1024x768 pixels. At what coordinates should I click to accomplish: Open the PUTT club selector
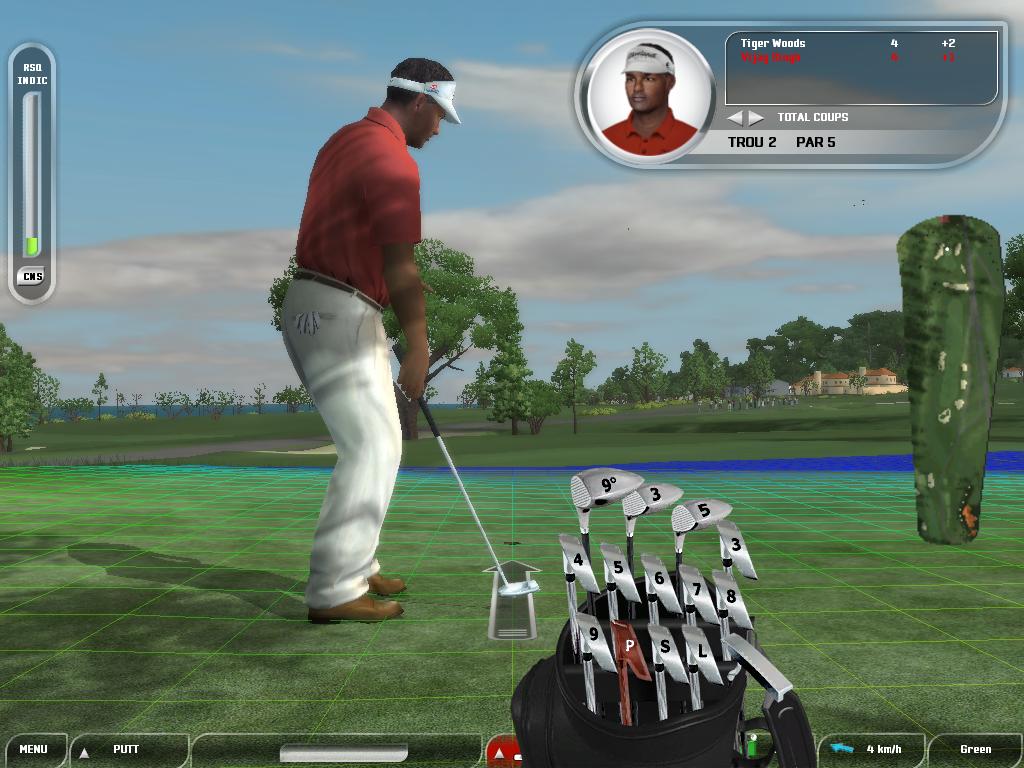tap(126, 749)
